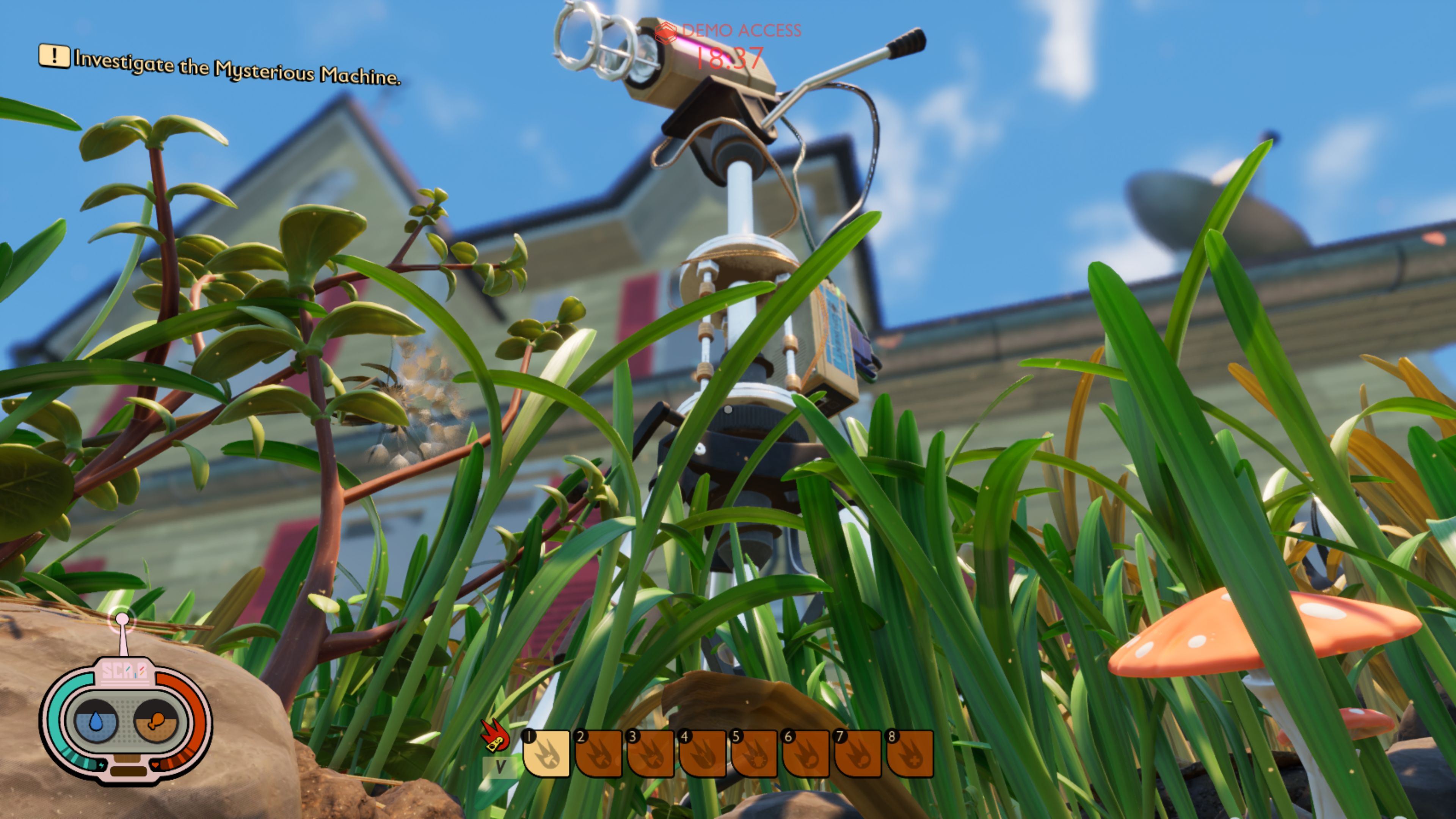This screenshot has height=819, width=1456.
Task: Switch to hotbar slot number 5
Action: pos(755,753)
